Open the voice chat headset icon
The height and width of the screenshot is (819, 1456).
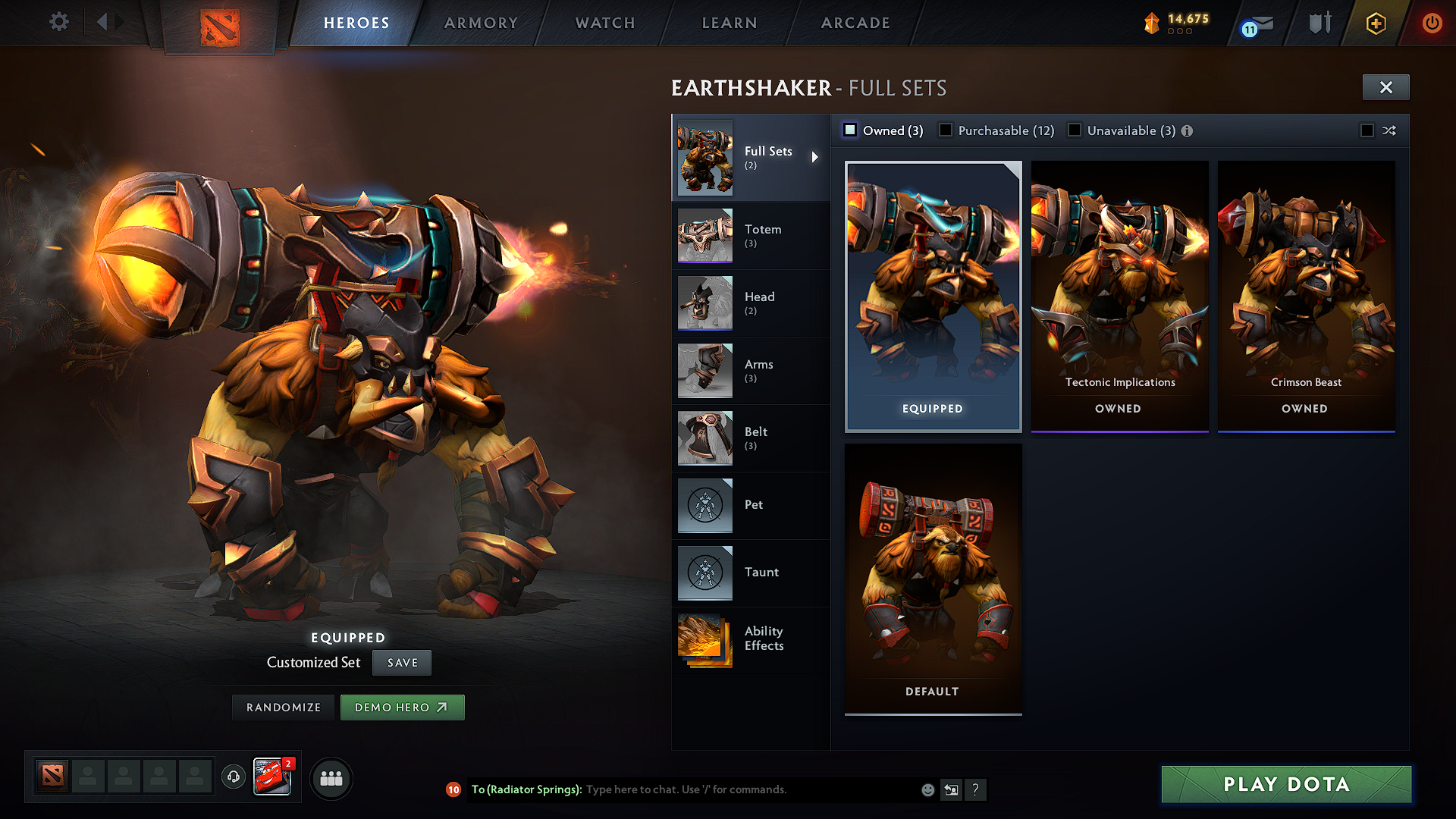point(233,778)
